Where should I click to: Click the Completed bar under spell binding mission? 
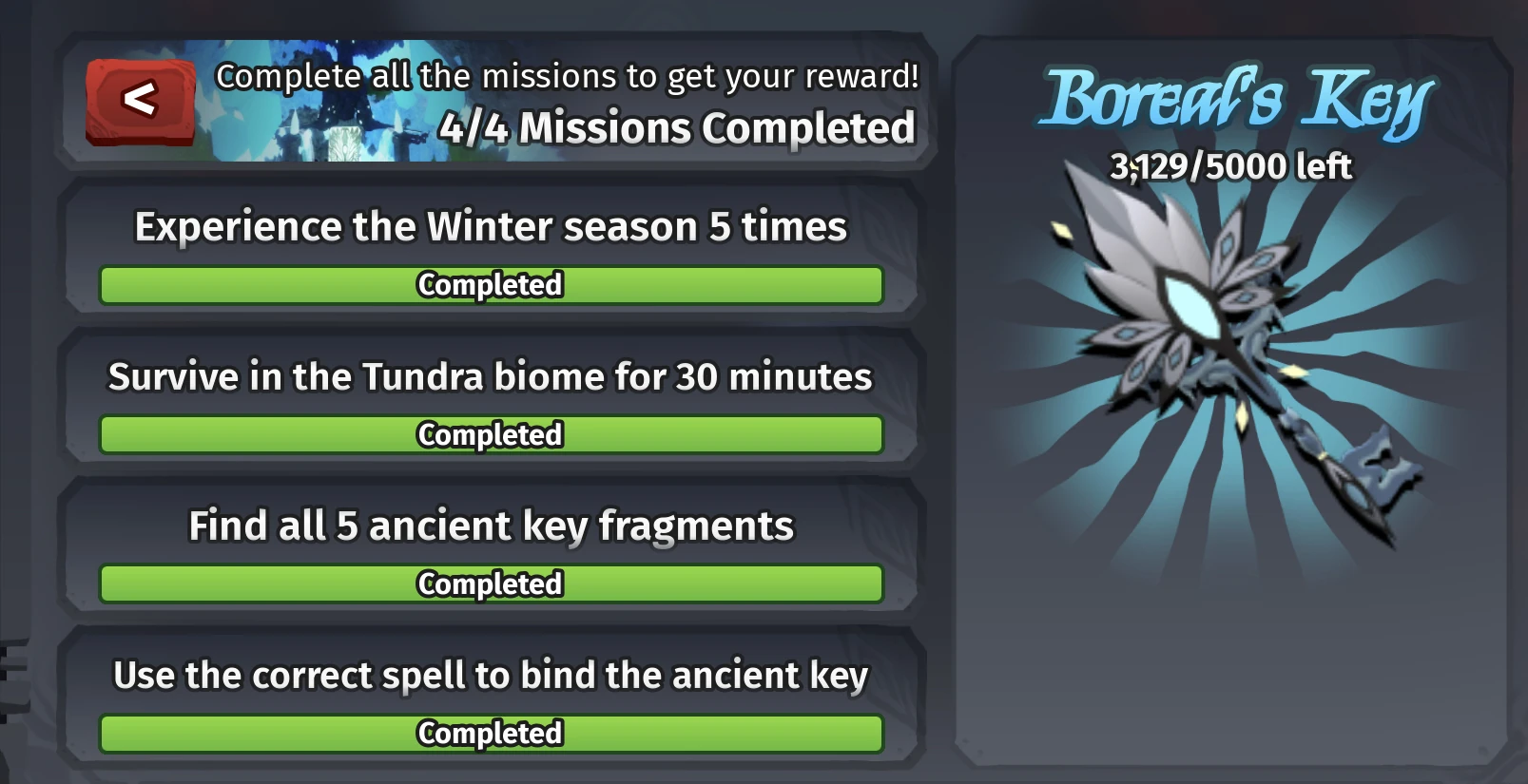pyautogui.click(x=490, y=734)
